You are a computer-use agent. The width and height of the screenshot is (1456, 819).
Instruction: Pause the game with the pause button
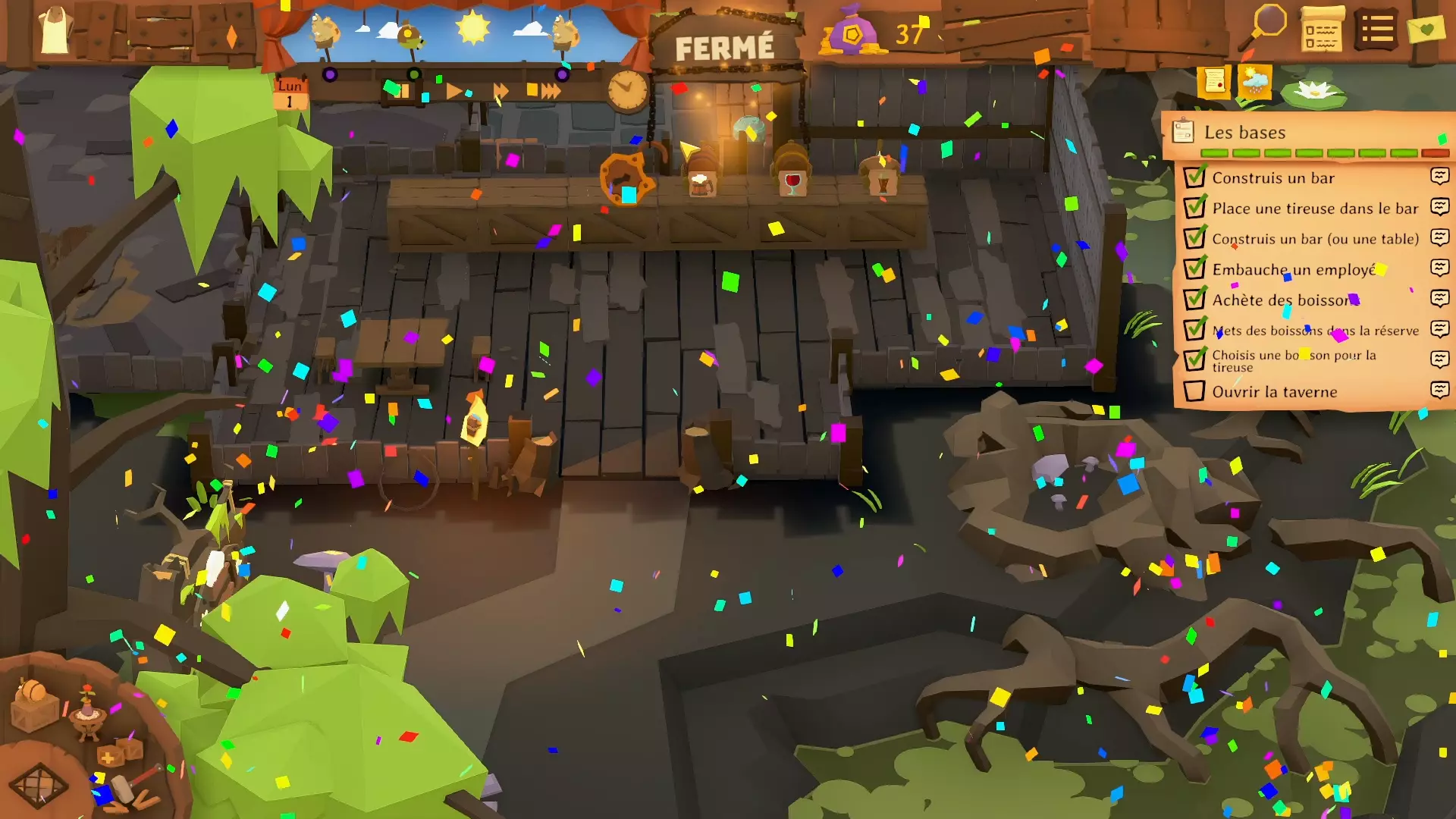[401, 91]
